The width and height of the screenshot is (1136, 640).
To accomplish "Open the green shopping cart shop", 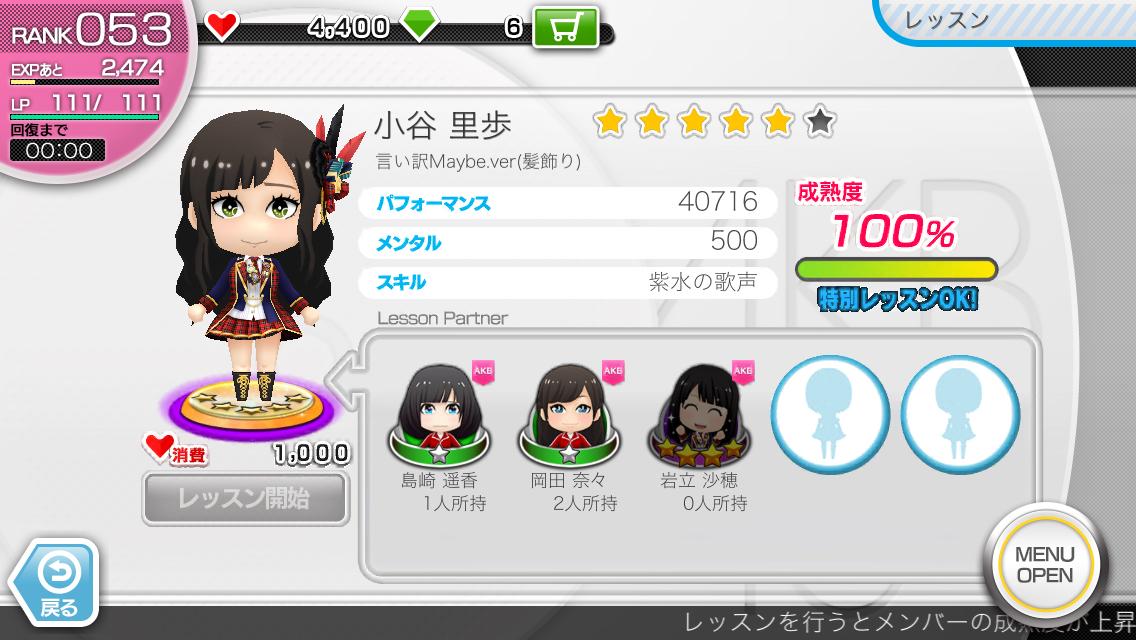I will click(565, 27).
